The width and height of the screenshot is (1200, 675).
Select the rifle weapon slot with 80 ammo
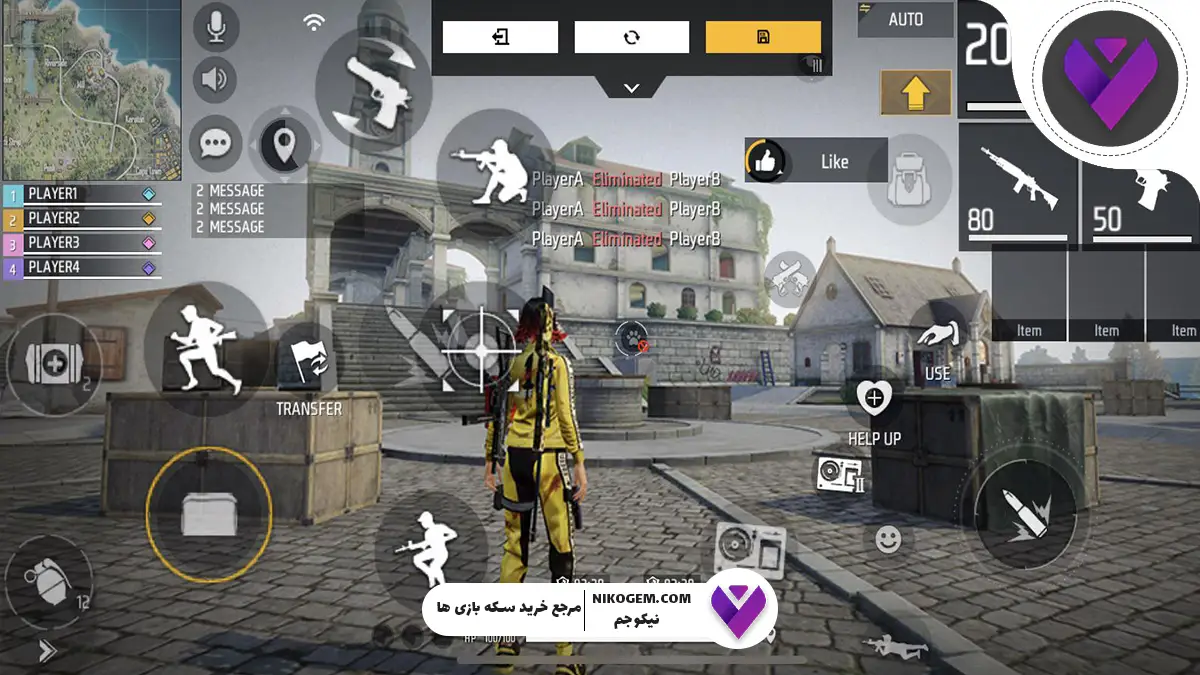pyautogui.click(x=1018, y=187)
